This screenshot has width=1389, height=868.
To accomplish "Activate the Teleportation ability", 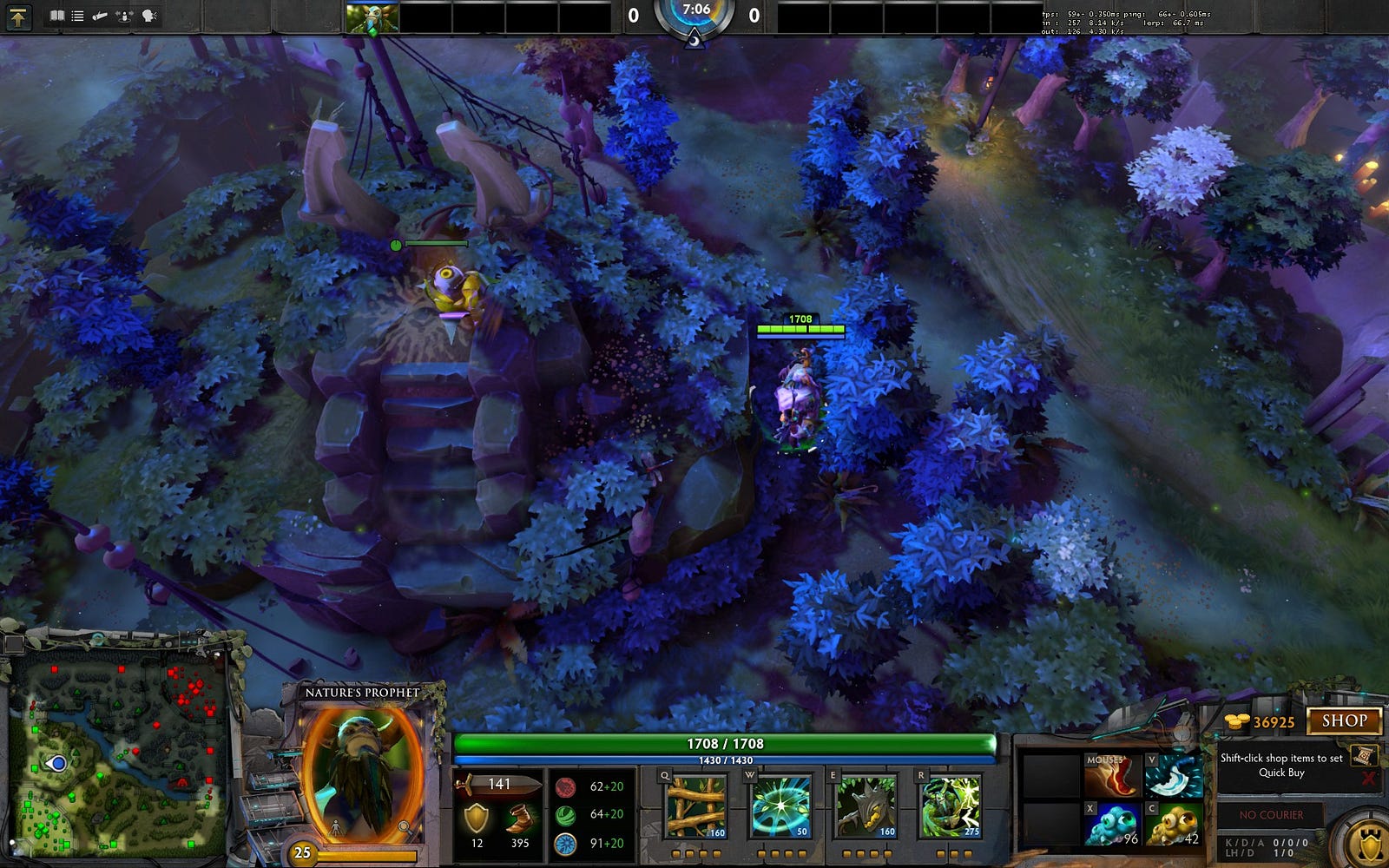I will (x=780, y=807).
